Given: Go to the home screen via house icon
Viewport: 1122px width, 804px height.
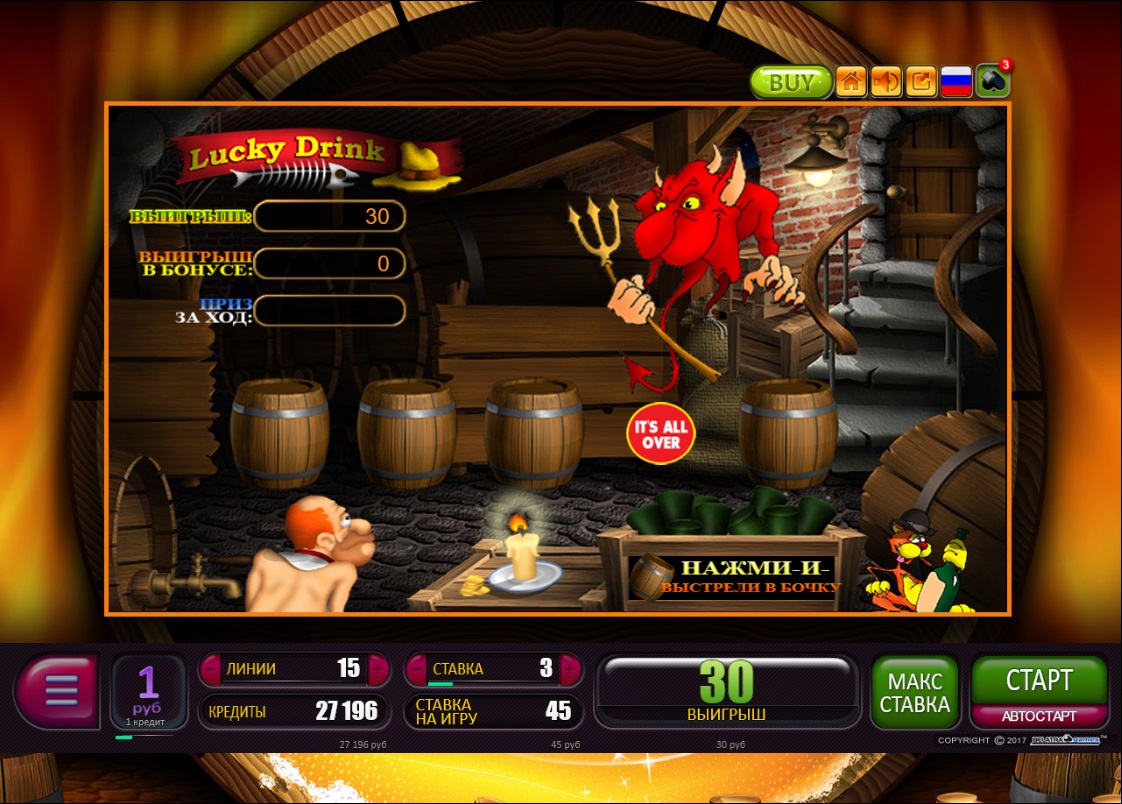Looking at the screenshot, I should point(850,82).
